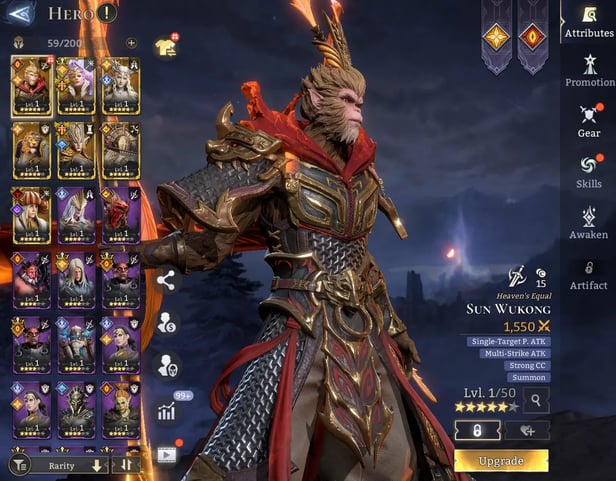The image size is (616, 481).
Task: Open the filter list button beside Rarity
Action: (19, 465)
